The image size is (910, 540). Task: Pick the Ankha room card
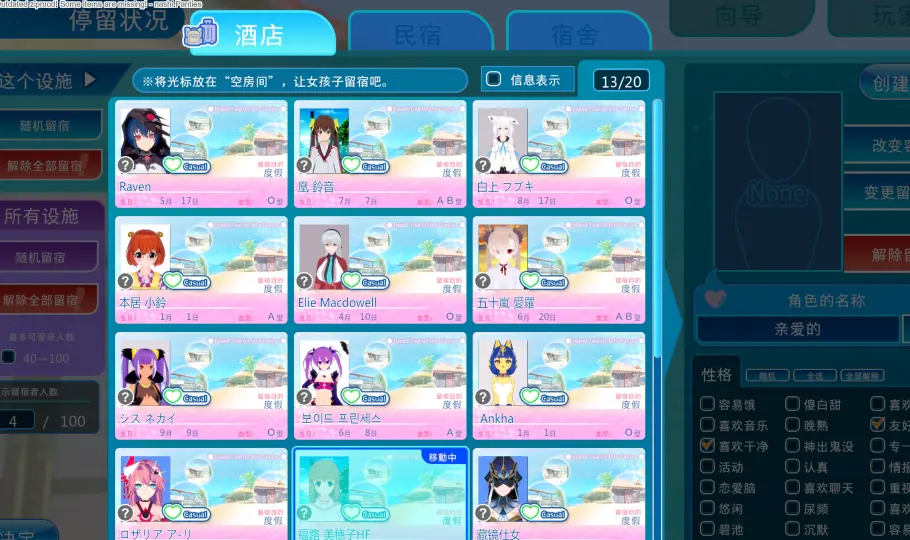pyautogui.click(x=558, y=386)
